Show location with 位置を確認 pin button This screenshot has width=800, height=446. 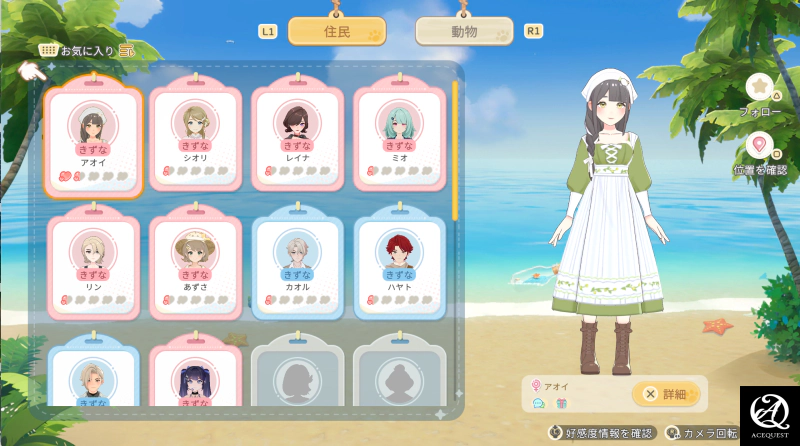[x=760, y=146]
